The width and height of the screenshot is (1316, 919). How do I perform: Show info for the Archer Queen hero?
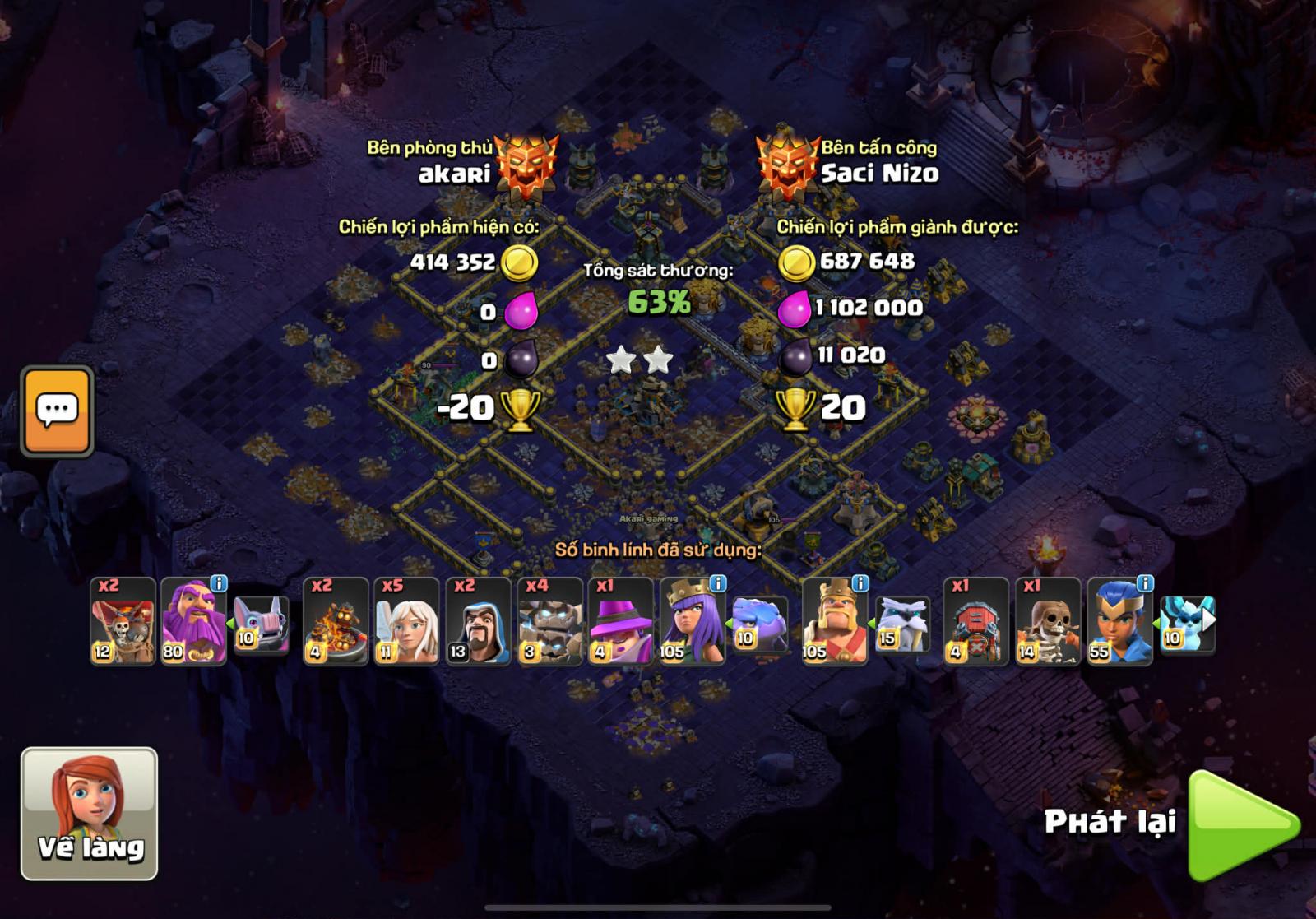pos(718,583)
